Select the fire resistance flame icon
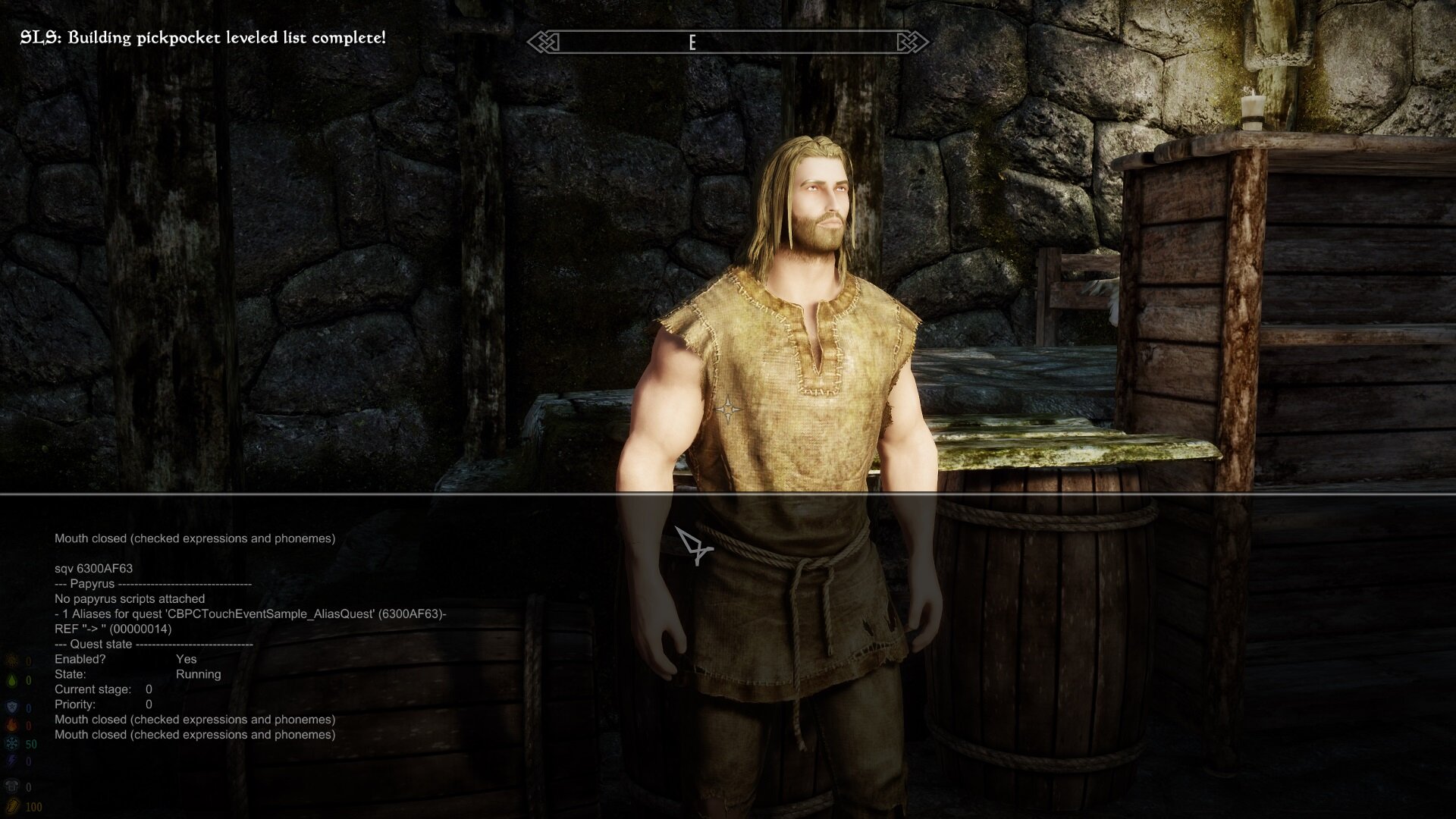 [x=12, y=726]
